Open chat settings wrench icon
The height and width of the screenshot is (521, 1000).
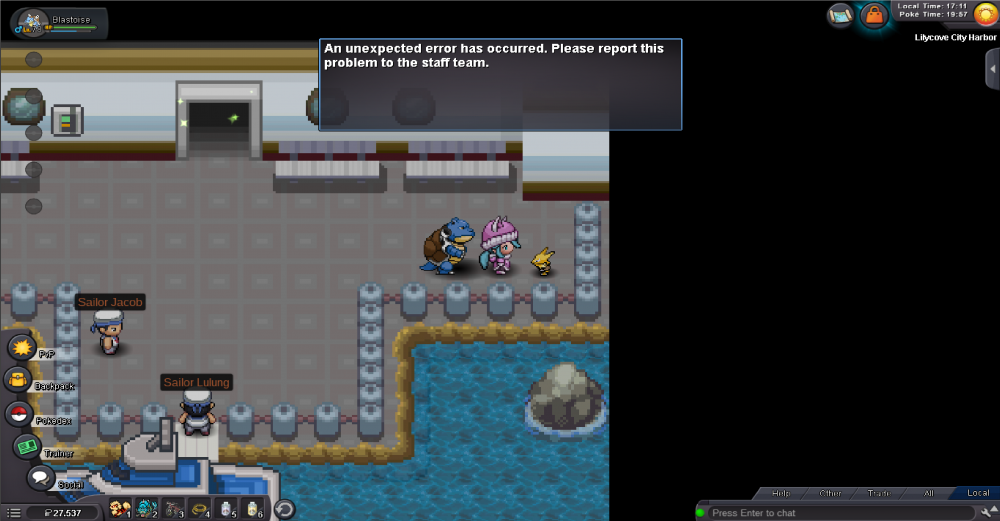pyautogui.click(x=987, y=513)
